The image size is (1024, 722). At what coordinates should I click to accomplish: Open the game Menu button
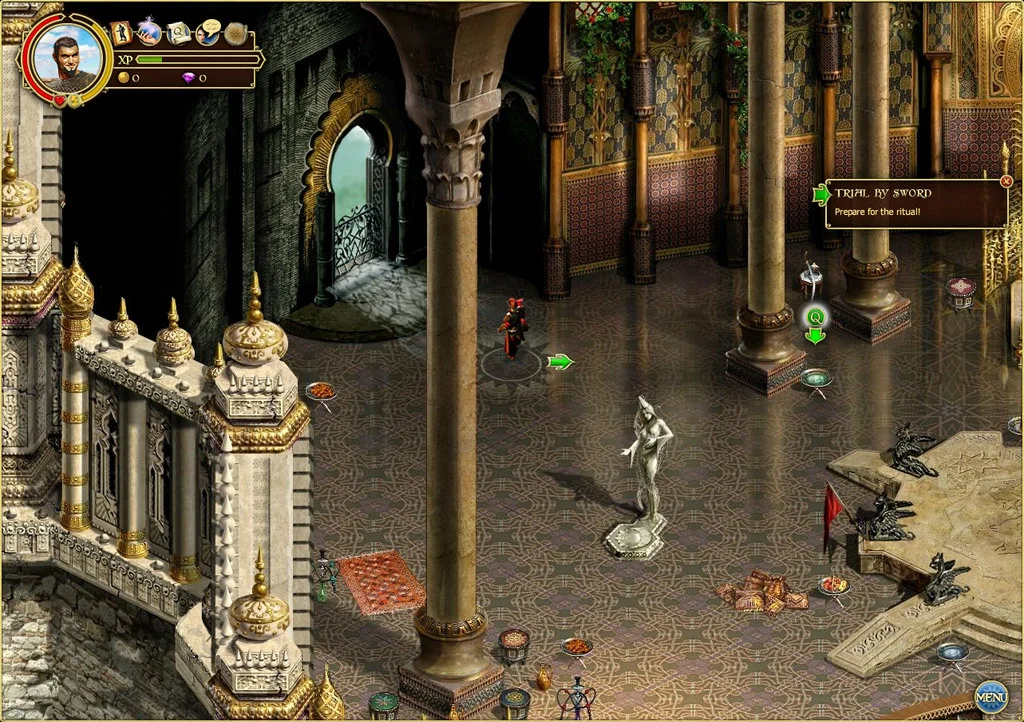pos(990,695)
